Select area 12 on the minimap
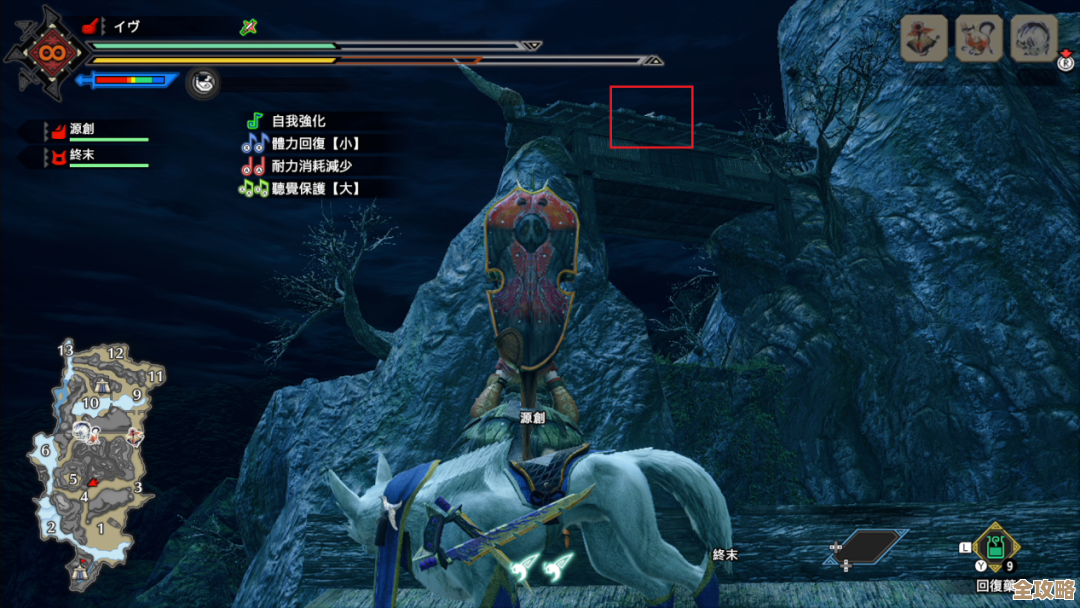The image size is (1080, 608). (x=116, y=353)
